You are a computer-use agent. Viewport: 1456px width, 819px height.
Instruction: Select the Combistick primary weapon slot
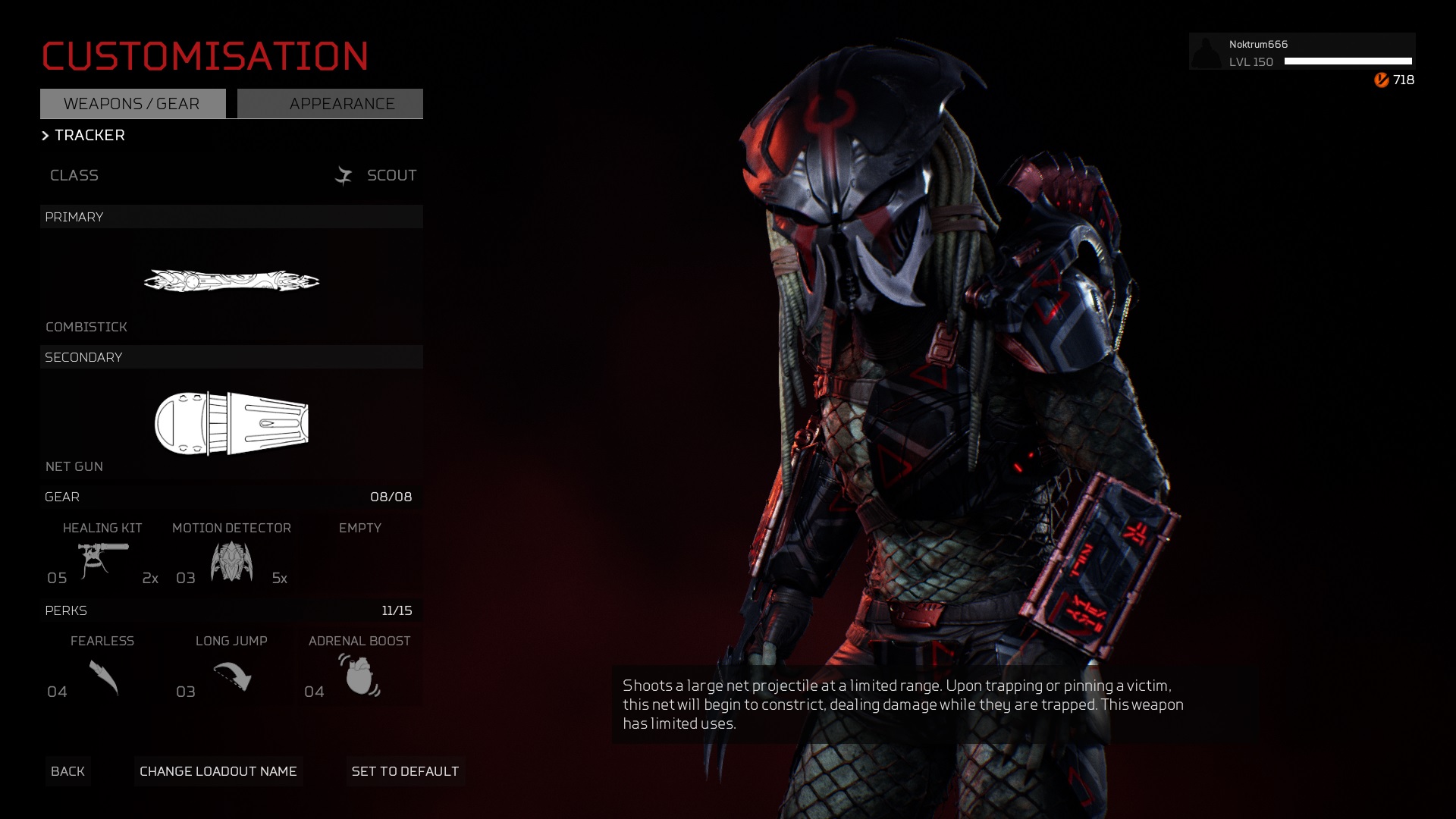coord(231,282)
